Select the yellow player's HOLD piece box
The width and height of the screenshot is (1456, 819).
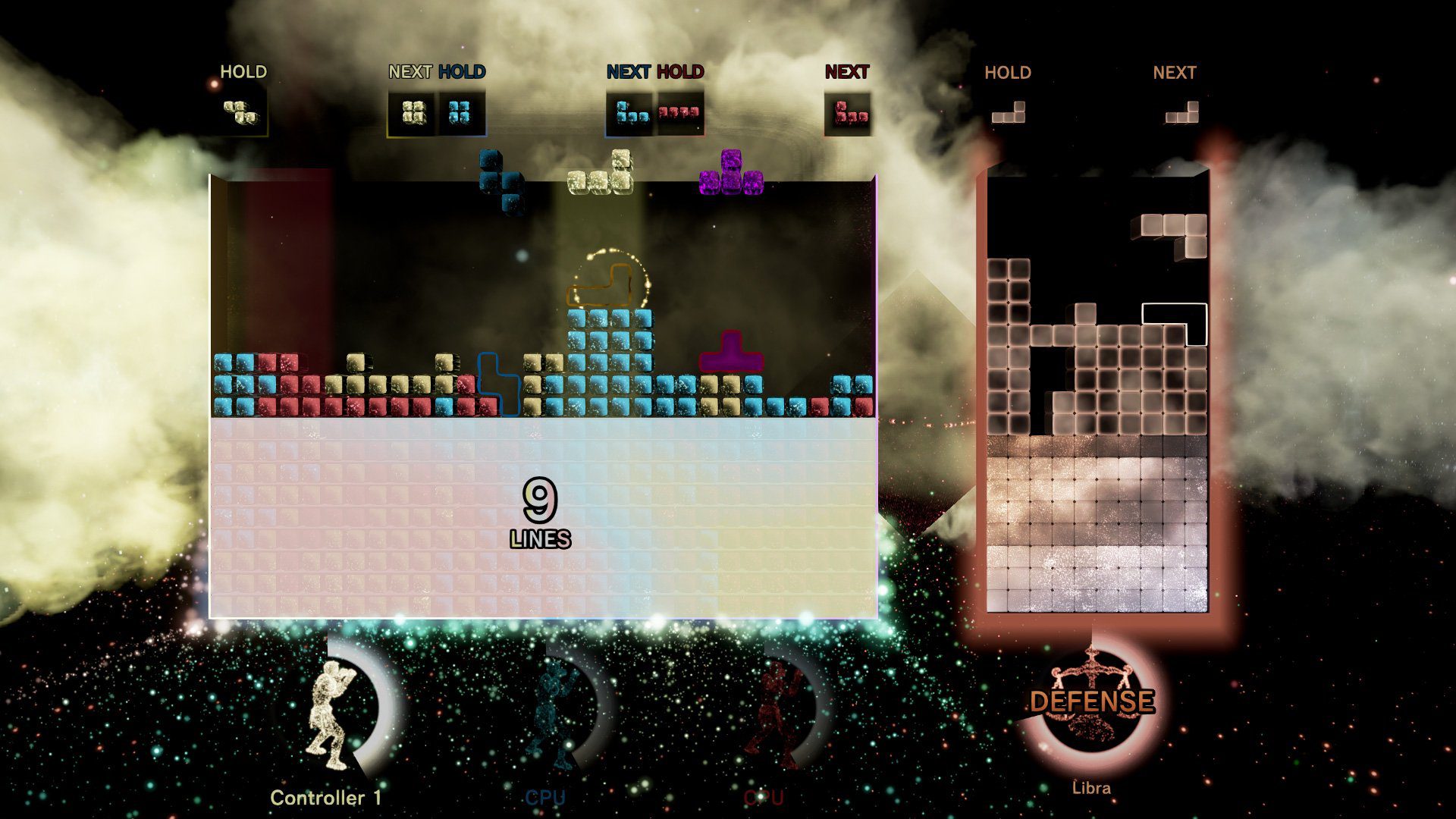[240, 112]
